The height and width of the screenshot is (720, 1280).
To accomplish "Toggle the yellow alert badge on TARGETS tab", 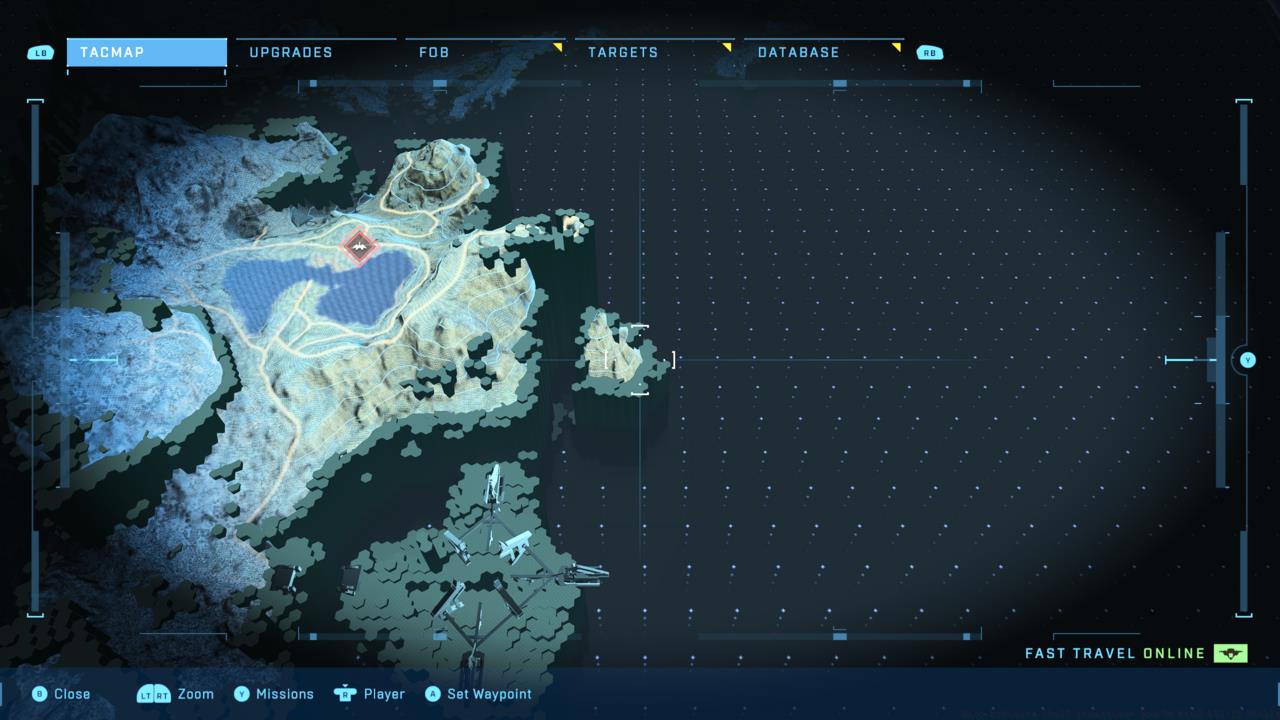I will tap(727, 45).
